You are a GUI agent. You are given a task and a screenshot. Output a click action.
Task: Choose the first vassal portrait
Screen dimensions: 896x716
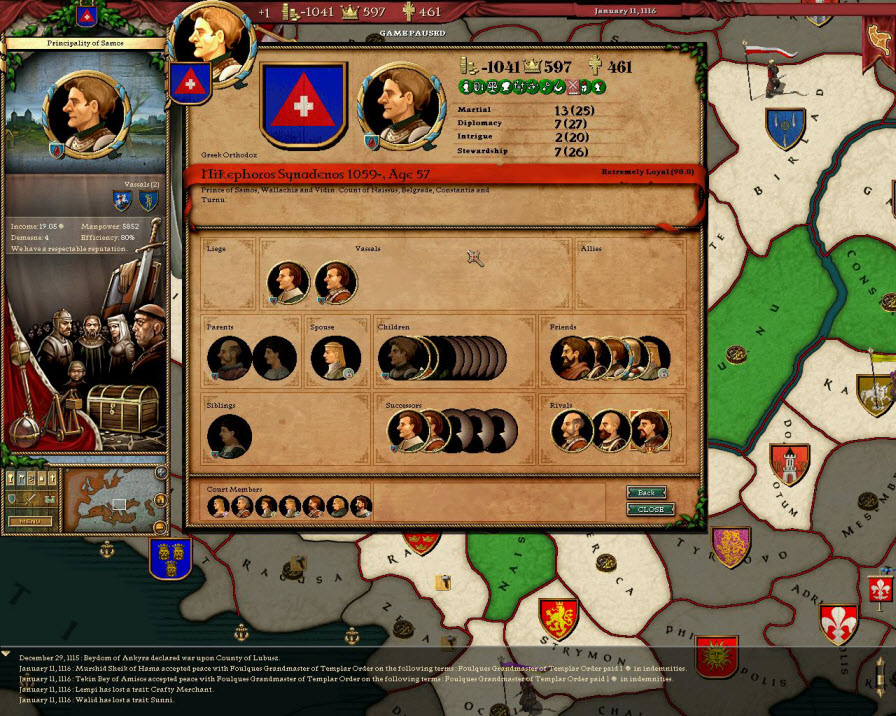pyautogui.click(x=287, y=283)
